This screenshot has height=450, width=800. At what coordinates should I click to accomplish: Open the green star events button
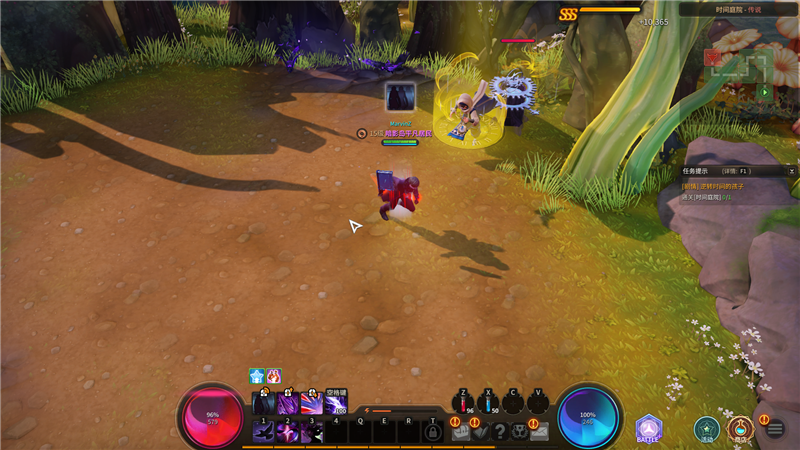coord(707,428)
